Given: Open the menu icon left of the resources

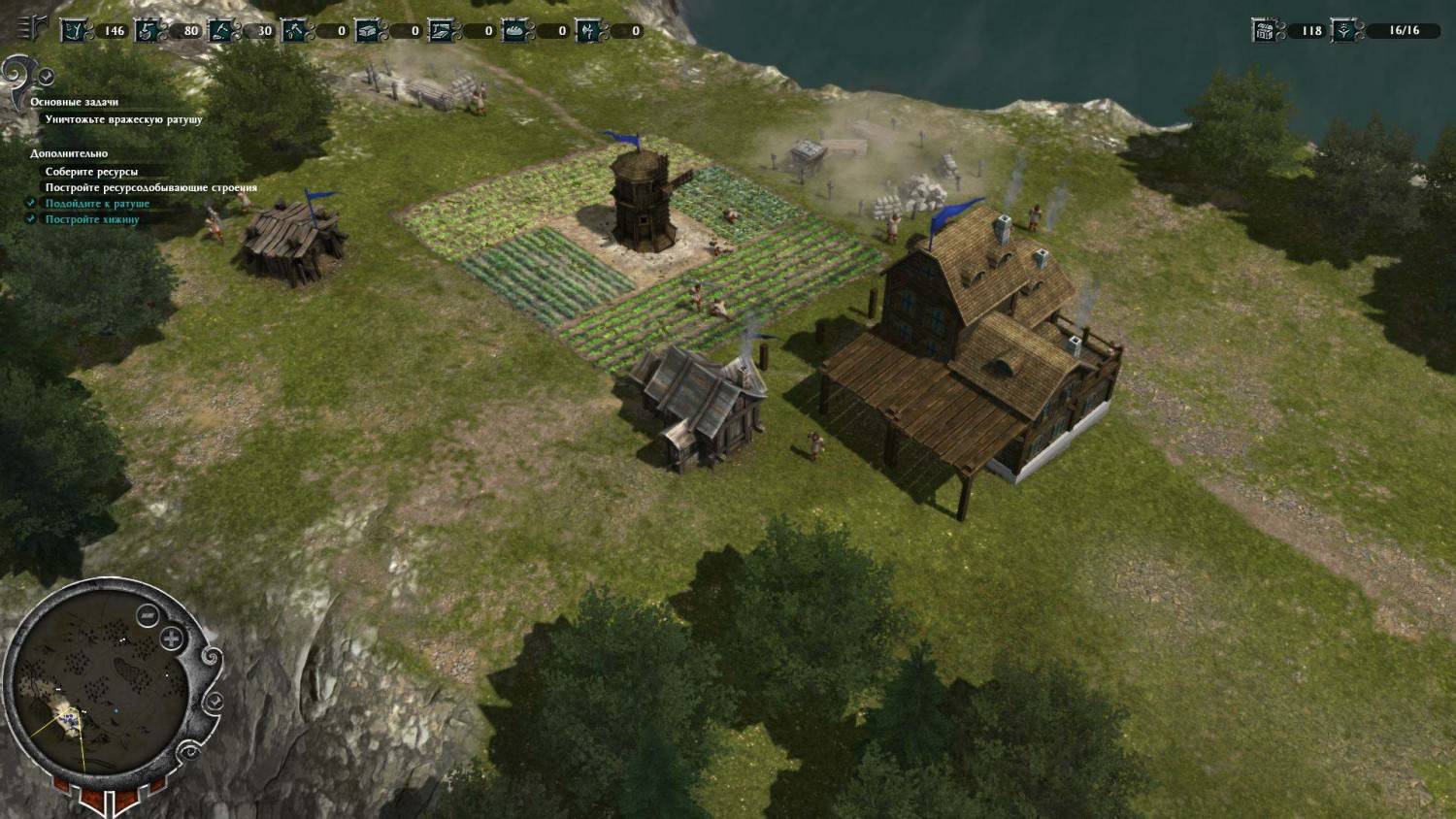Looking at the screenshot, I should click(33, 29).
